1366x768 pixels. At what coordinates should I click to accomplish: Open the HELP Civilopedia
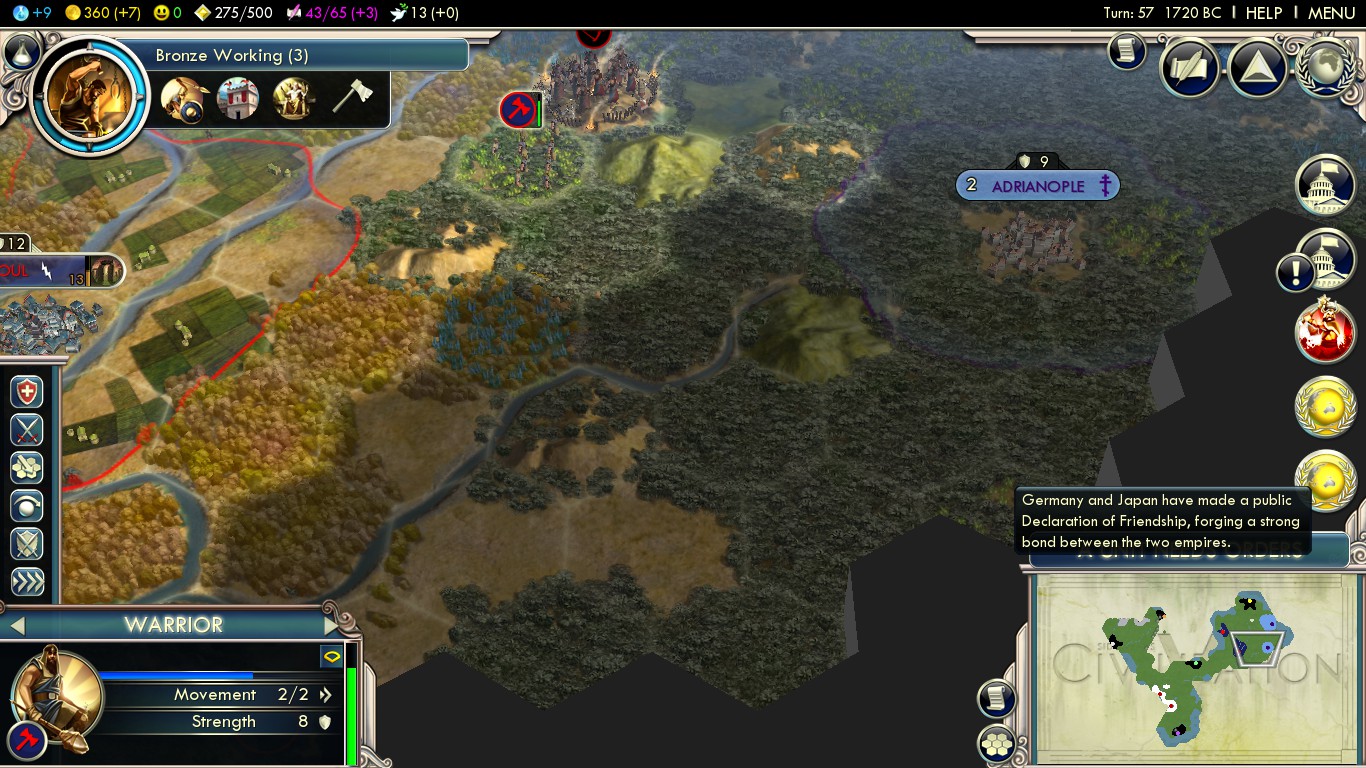1263,13
